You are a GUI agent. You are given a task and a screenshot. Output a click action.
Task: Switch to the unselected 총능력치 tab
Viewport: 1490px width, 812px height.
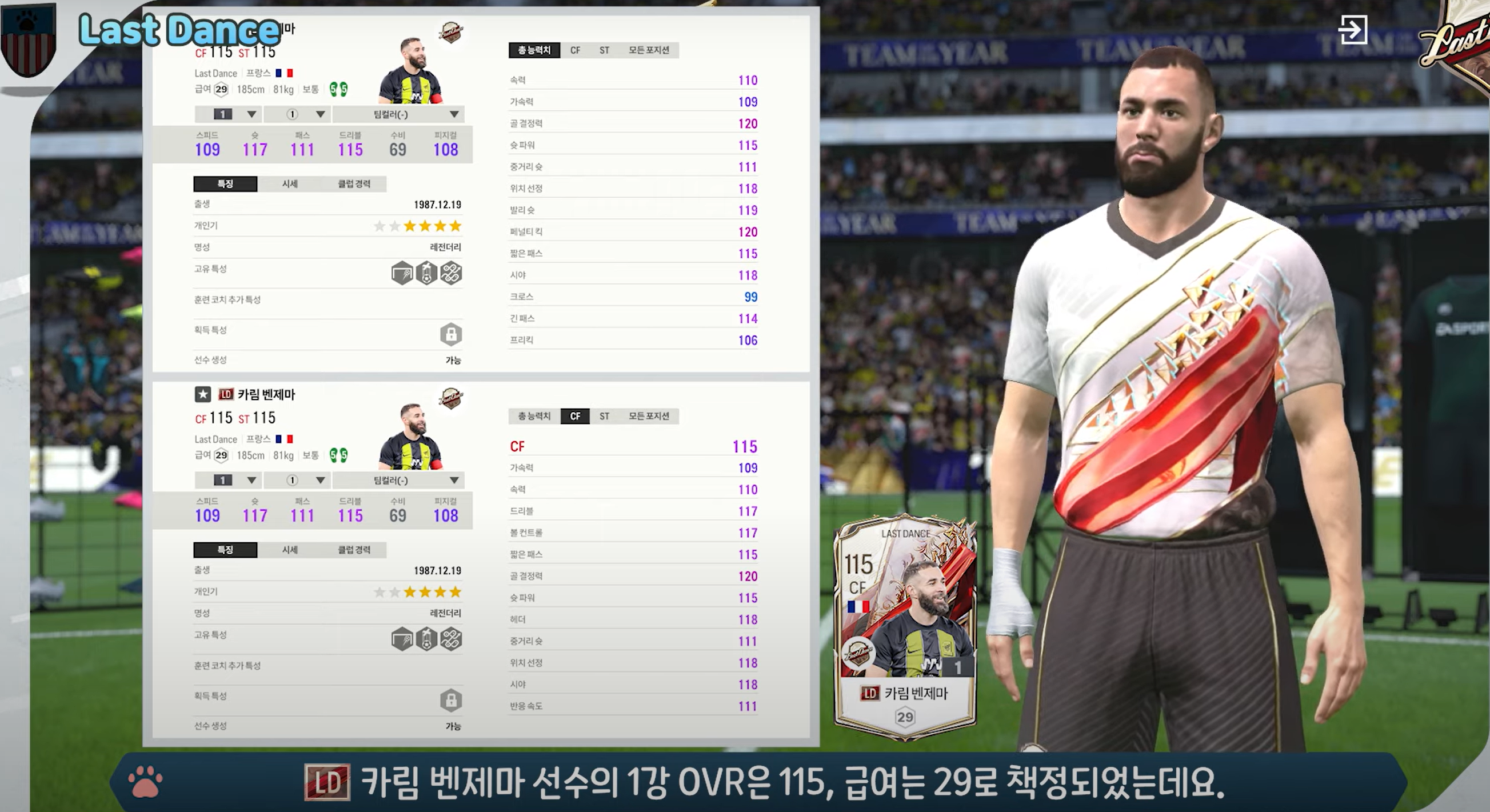533,416
